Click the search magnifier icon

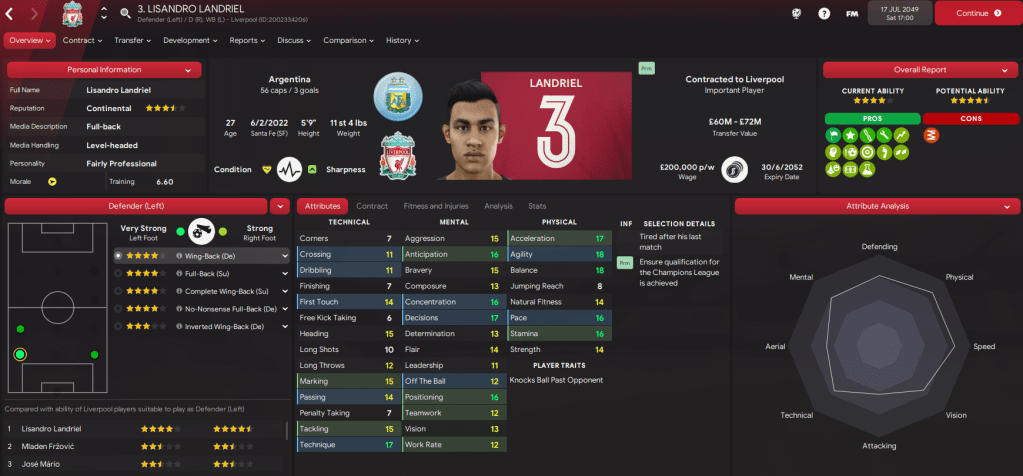(x=125, y=14)
